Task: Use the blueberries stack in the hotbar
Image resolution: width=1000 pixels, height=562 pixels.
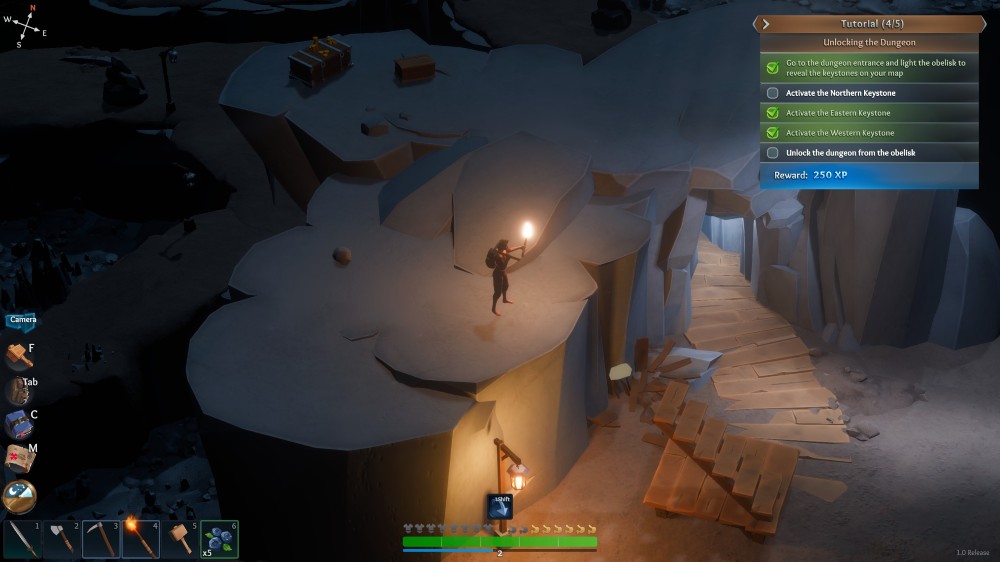Action: [x=220, y=540]
